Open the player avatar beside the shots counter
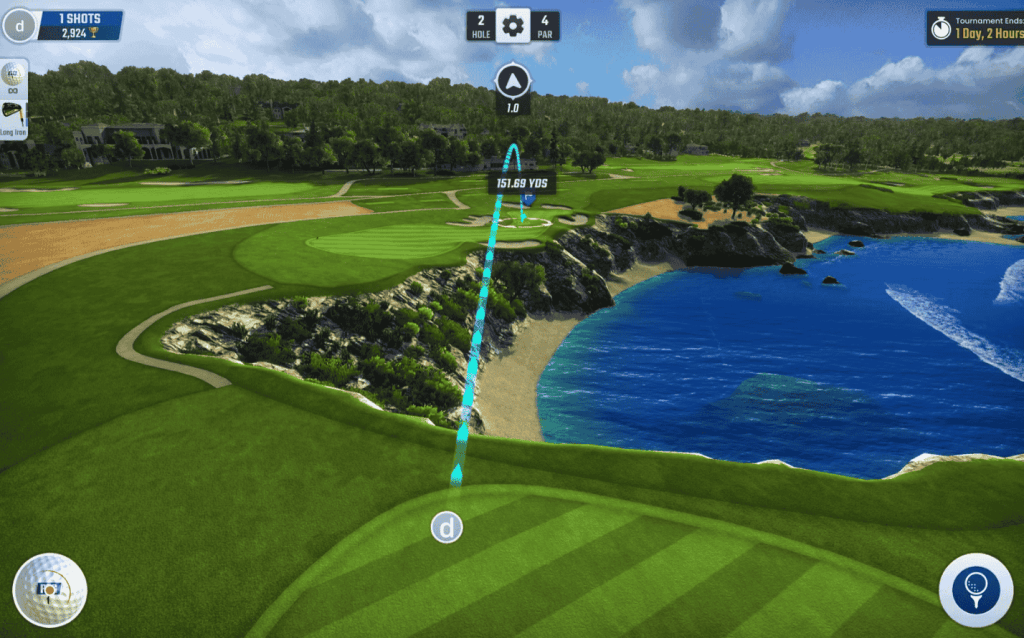Screen dimensions: 1024x638 click(x=19, y=26)
